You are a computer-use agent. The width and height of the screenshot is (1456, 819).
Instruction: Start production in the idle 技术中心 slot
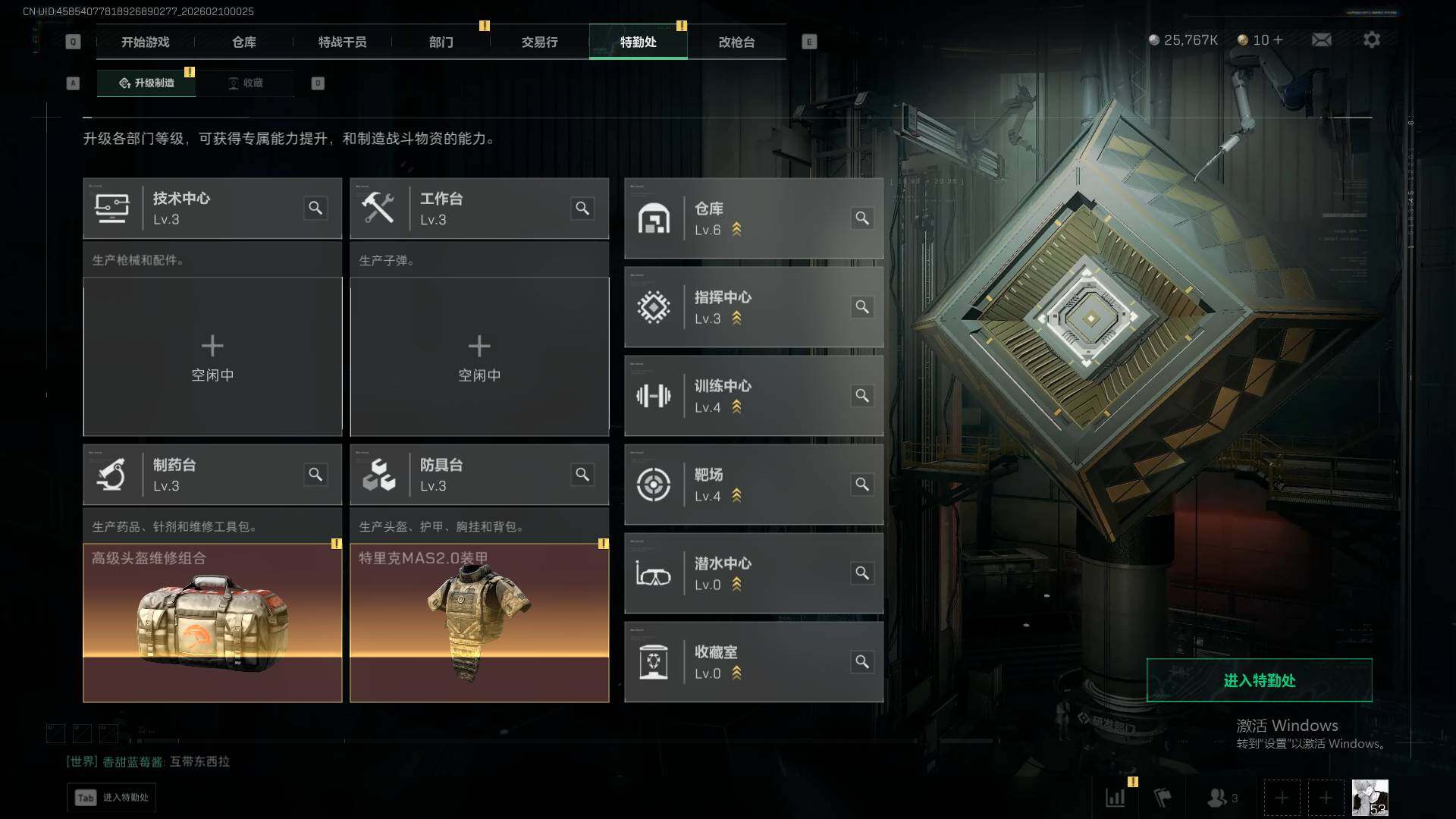[x=212, y=356]
